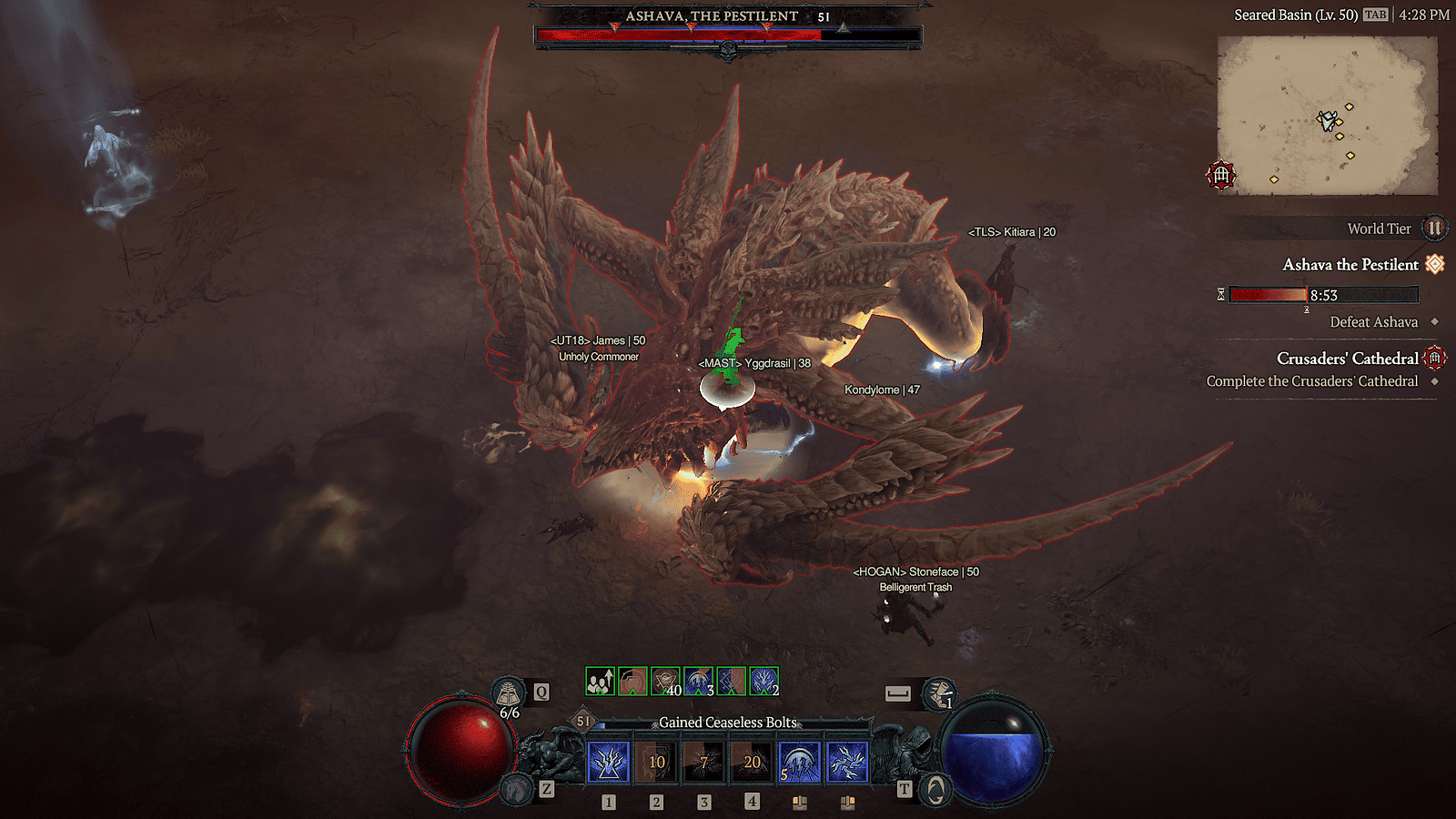Cast the skill bound to the 3 key
Image resolution: width=1456 pixels, height=819 pixels.
tap(705, 762)
